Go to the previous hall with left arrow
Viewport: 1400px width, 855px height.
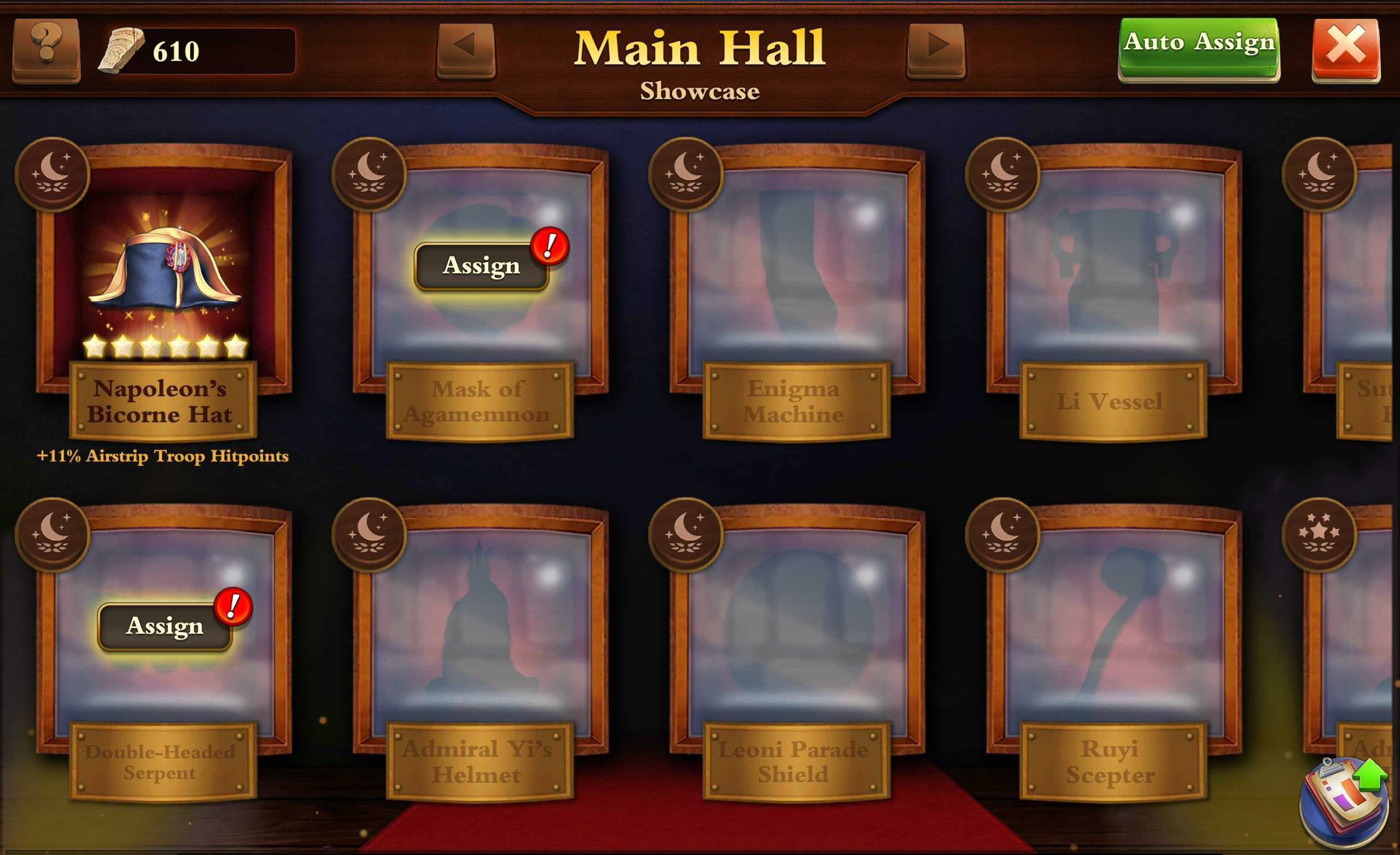click(465, 49)
